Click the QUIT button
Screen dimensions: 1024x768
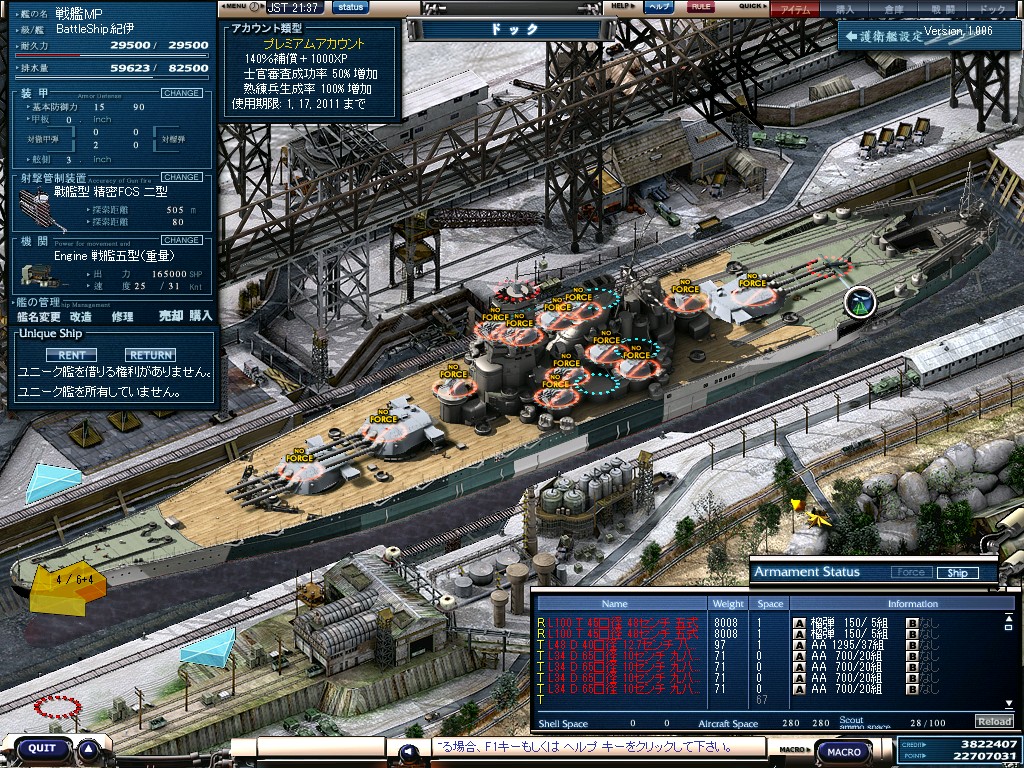[42, 748]
